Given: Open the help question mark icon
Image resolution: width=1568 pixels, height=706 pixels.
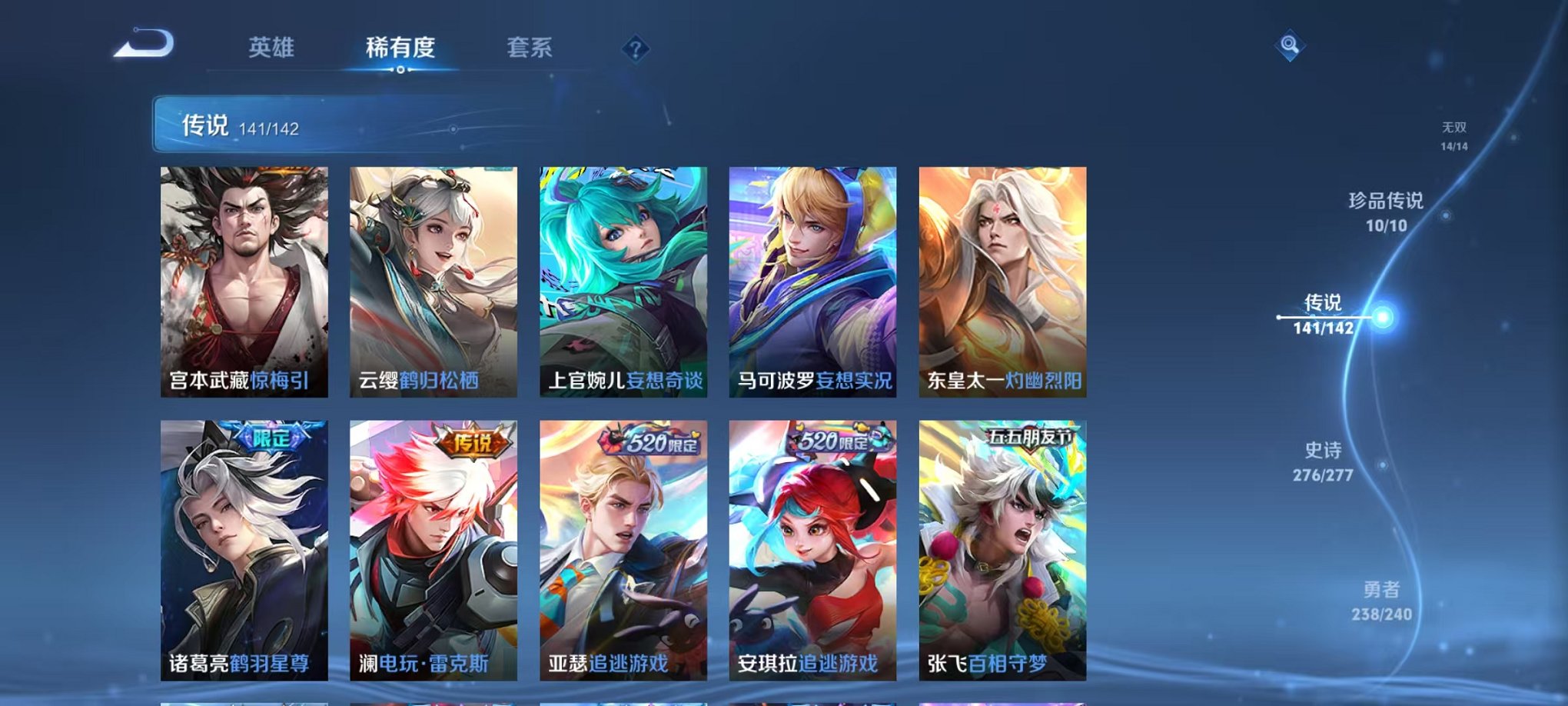Looking at the screenshot, I should click(635, 49).
